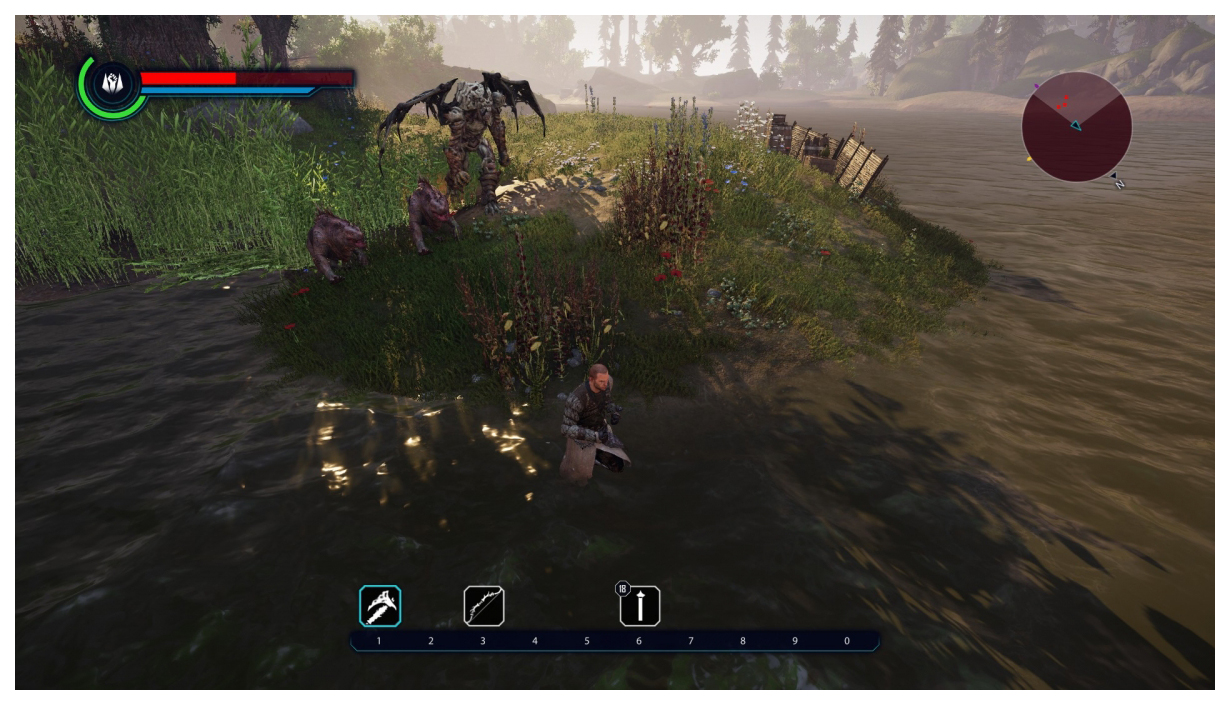Select the melee weapon in hotbar slot 1
Screen dimensions: 1230x705
click(x=380, y=606)
